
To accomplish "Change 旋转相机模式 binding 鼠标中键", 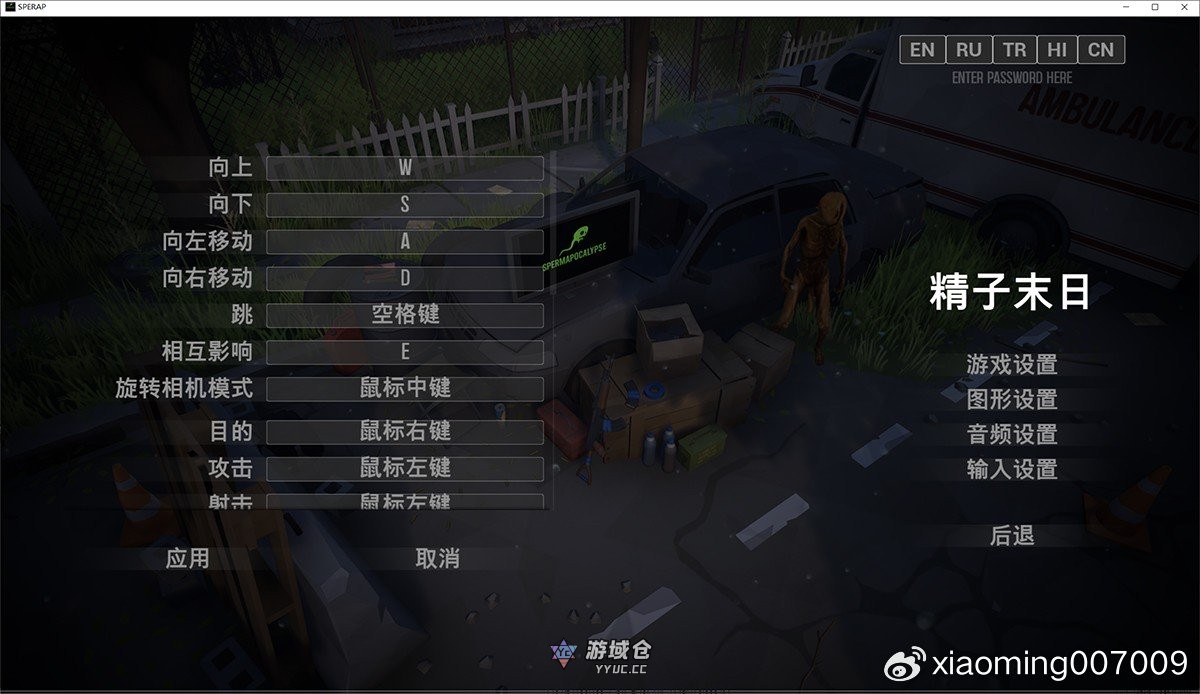I will [x=405, y=388].
